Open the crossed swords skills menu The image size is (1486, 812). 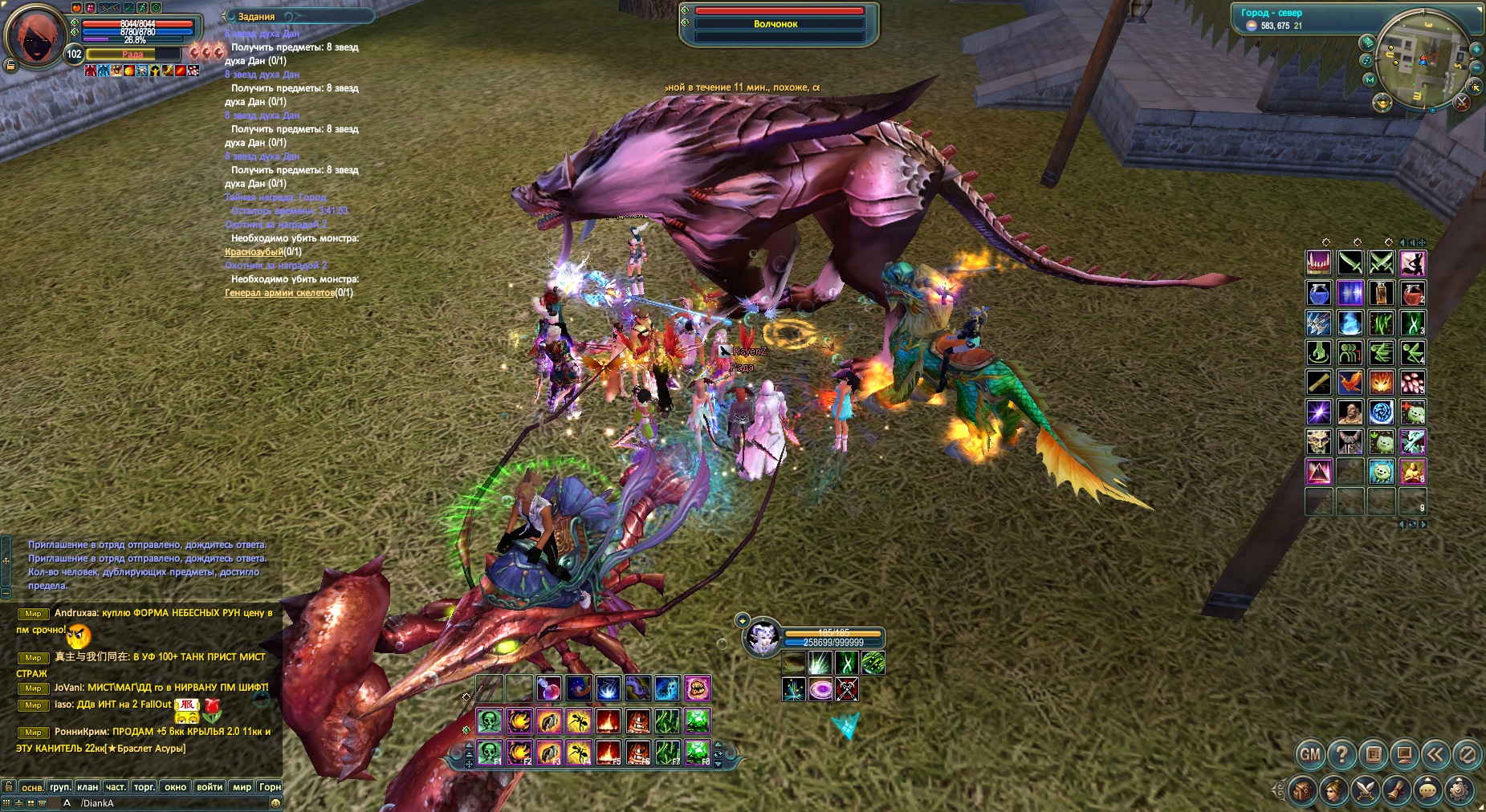(1365, 791)
